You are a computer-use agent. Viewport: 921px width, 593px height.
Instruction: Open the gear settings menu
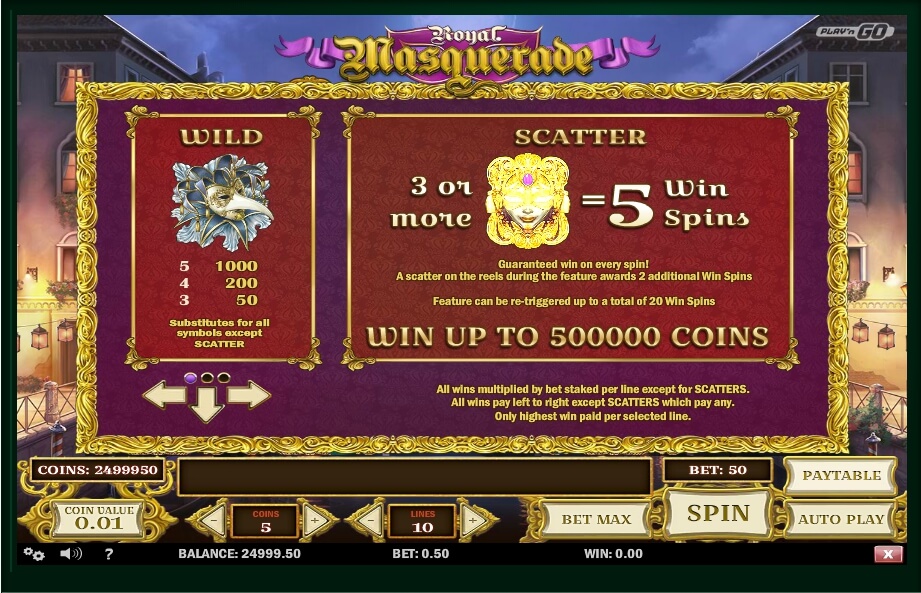point(34,553)
